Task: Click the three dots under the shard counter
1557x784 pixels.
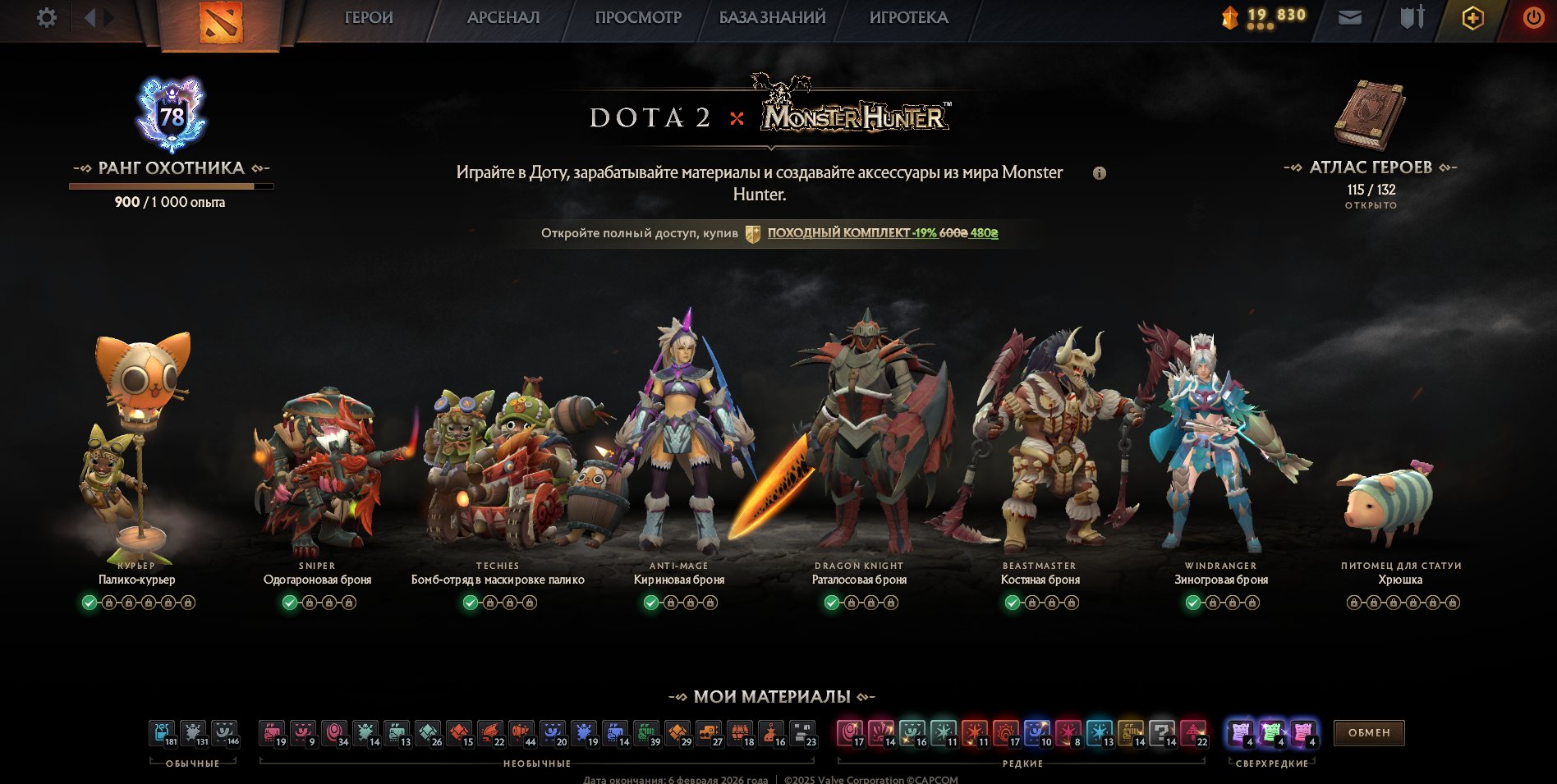Action: click(x=1259, y=25)
